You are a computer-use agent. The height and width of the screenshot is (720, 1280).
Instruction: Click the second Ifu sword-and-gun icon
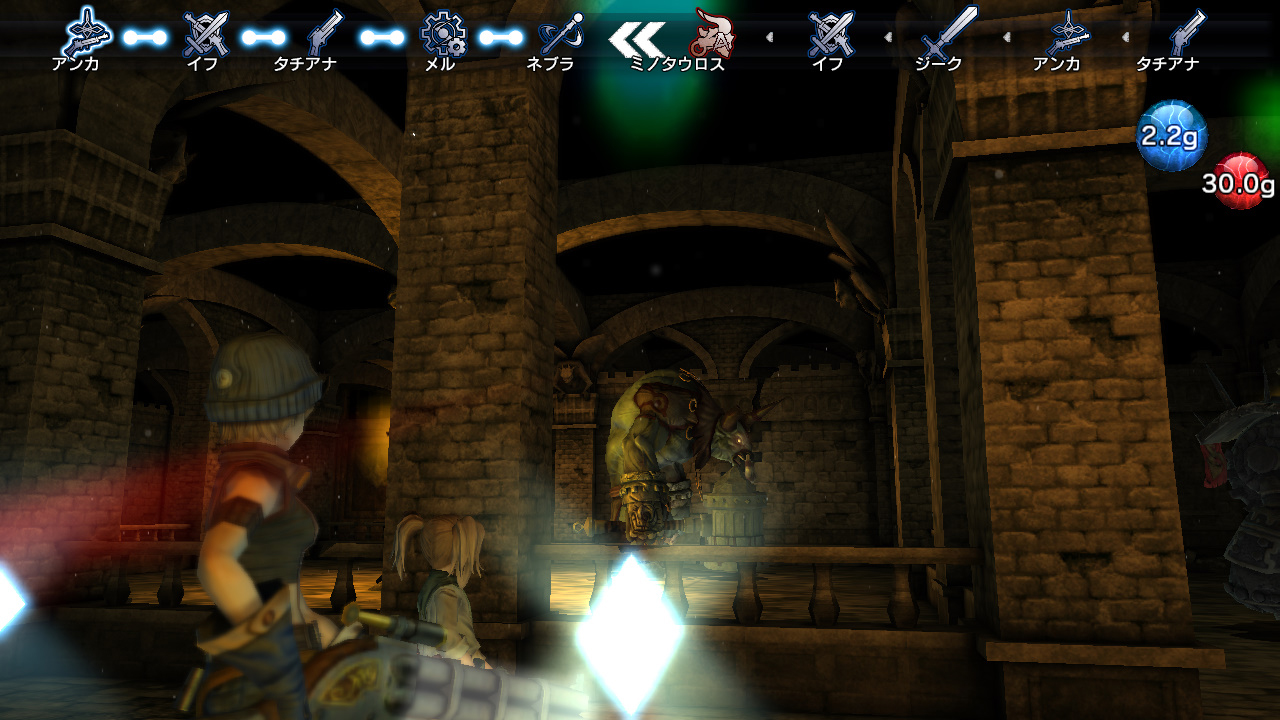point(830,32)
